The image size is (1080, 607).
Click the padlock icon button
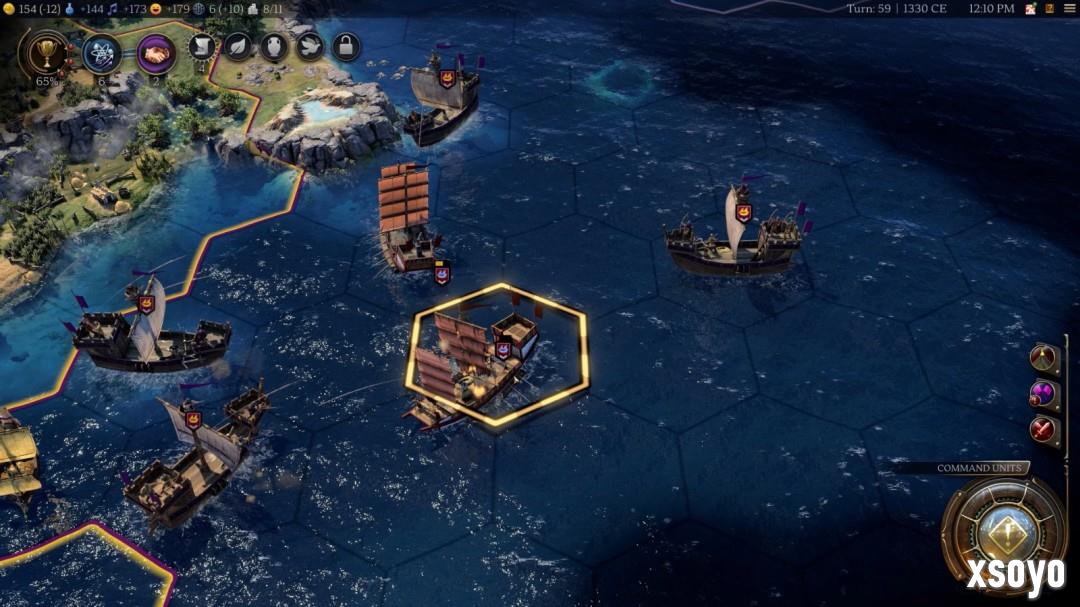346,46
